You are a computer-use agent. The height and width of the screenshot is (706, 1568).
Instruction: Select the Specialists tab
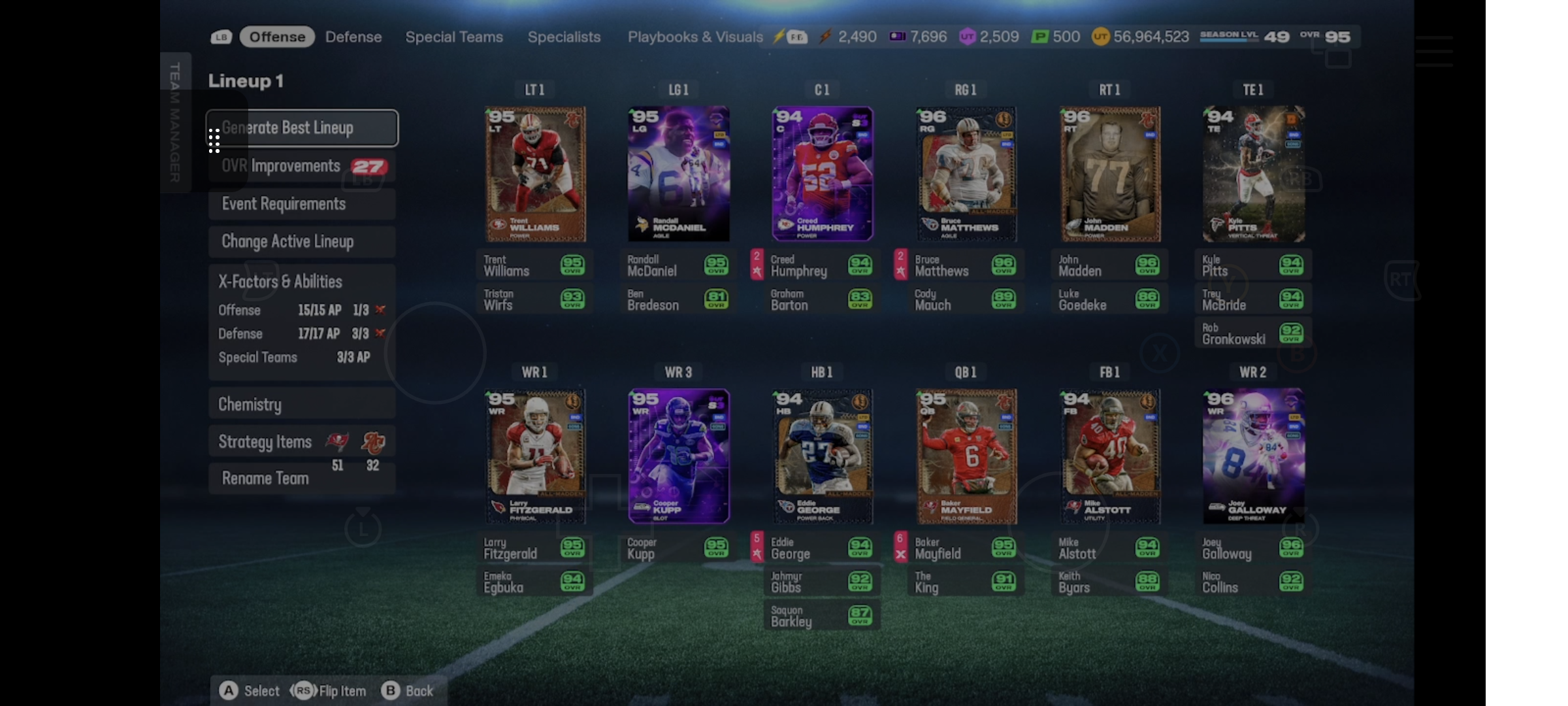(x=564, y=37)
